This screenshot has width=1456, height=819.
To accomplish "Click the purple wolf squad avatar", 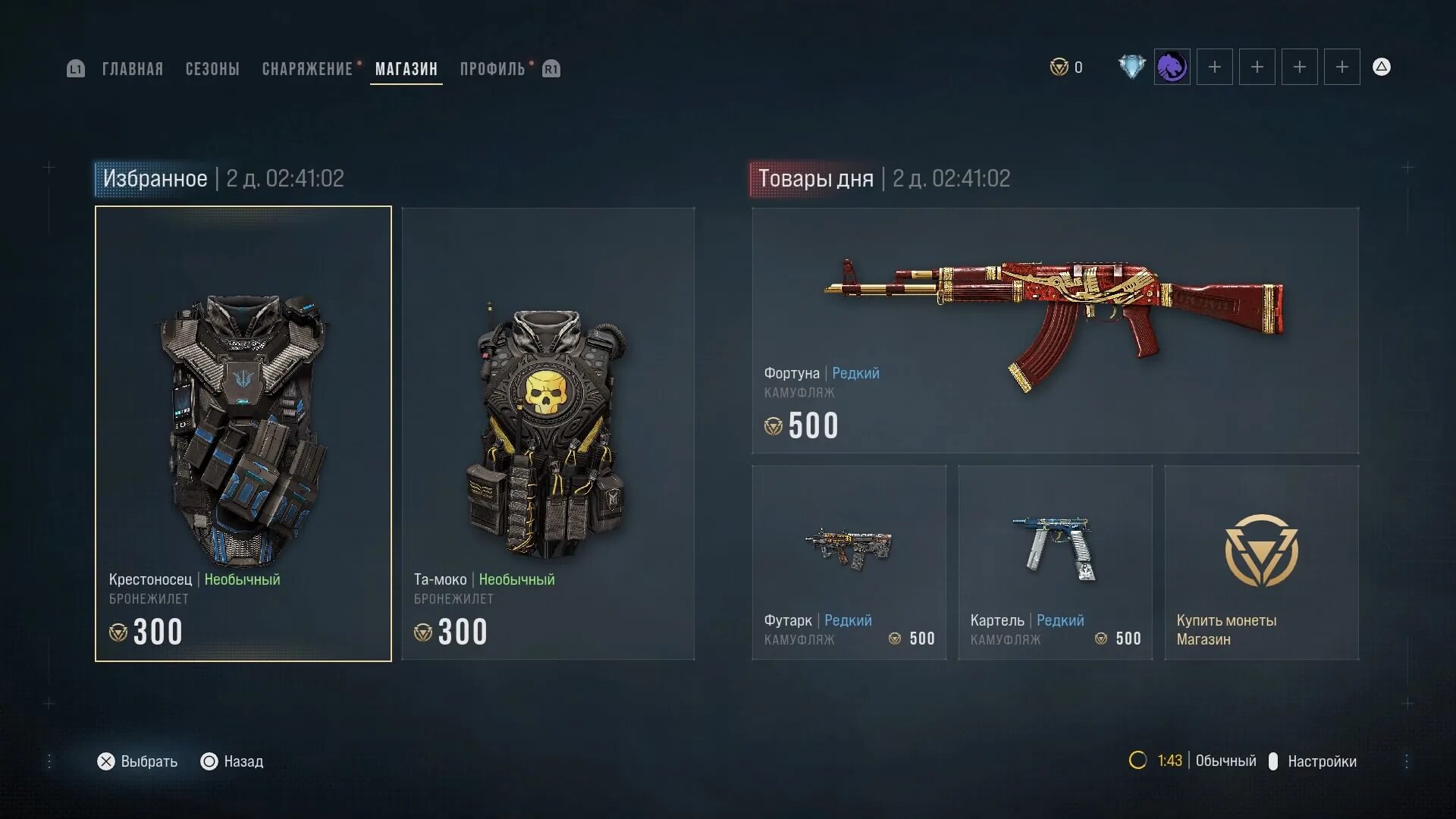I will coord(1172,67).
